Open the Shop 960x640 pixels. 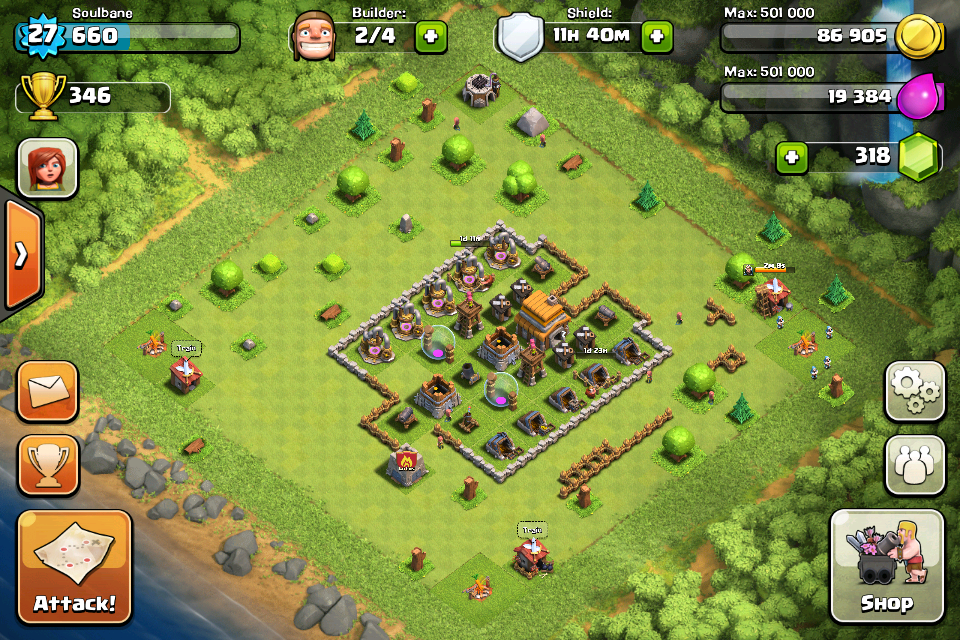(x=887, y=566)
